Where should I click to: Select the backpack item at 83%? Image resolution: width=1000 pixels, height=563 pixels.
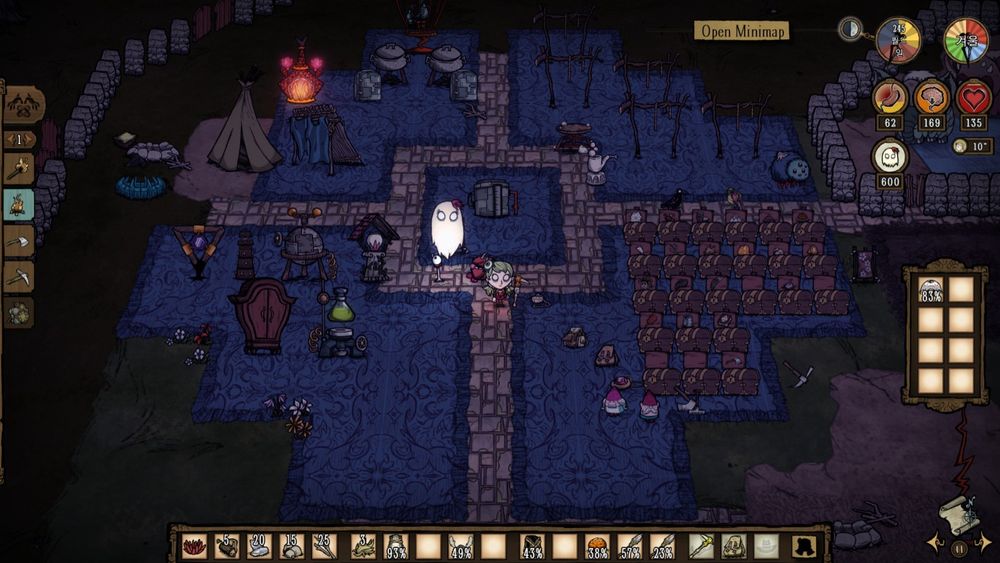(x=931, y=291)
